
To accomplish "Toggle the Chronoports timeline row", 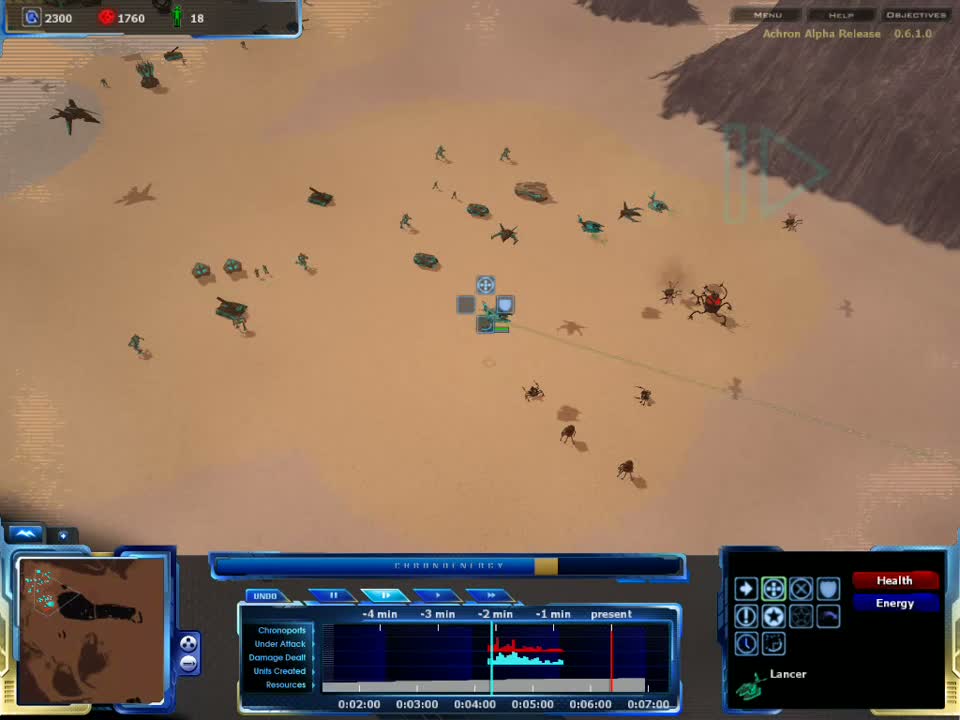I will coord(281,631).
